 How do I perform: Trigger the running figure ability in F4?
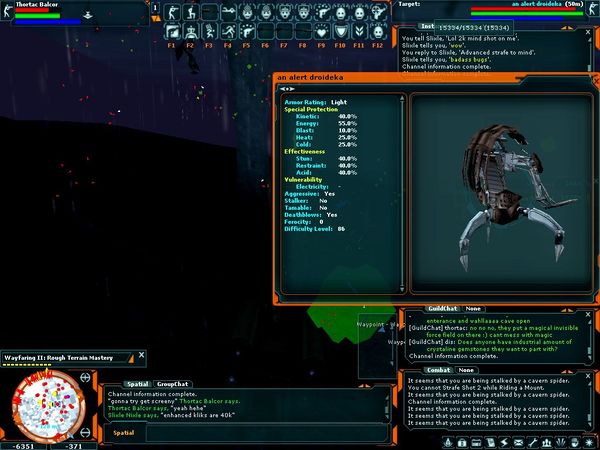pyautogui.click(x=229, y=32)
